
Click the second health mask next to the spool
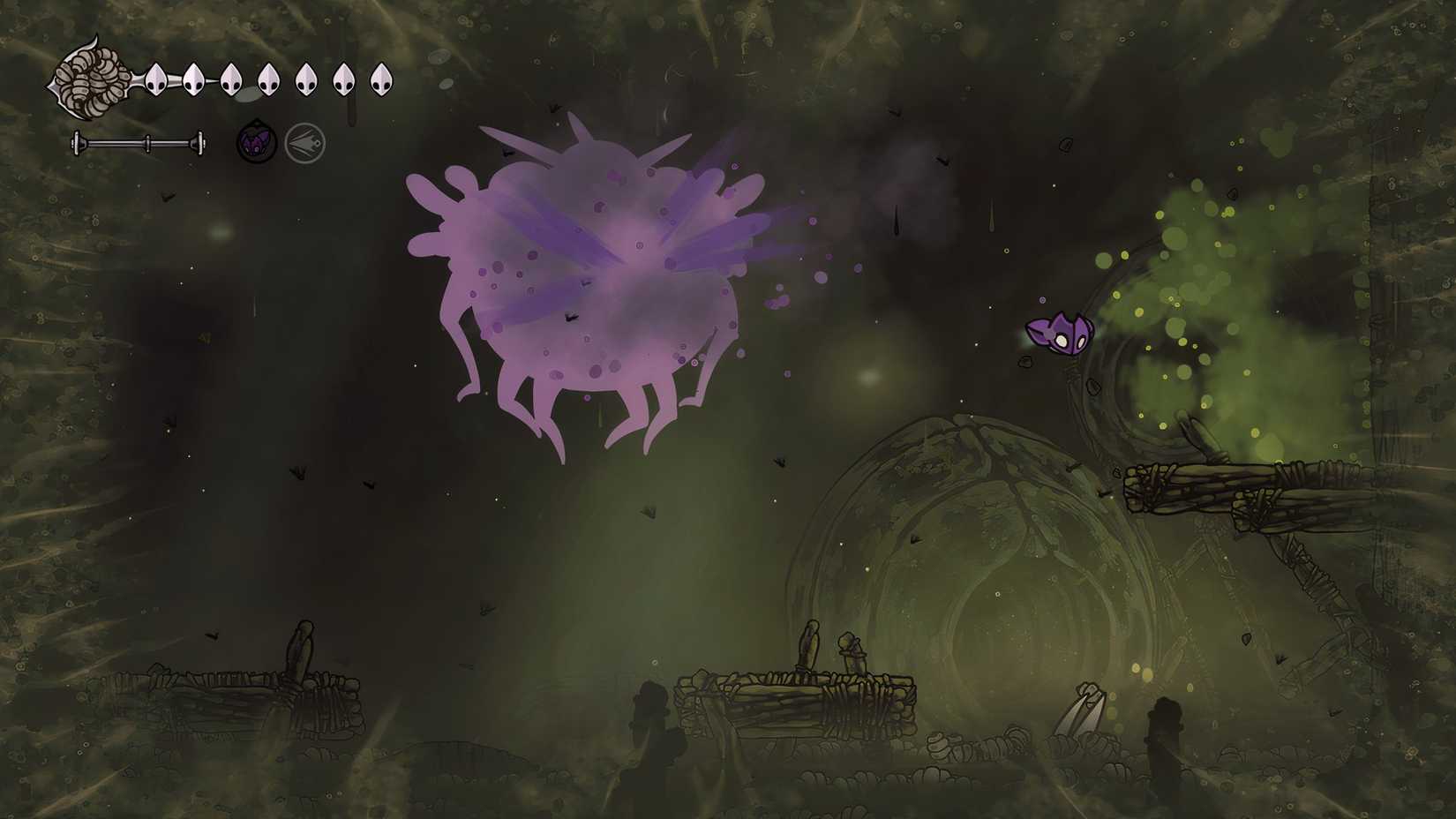[193, 80]
